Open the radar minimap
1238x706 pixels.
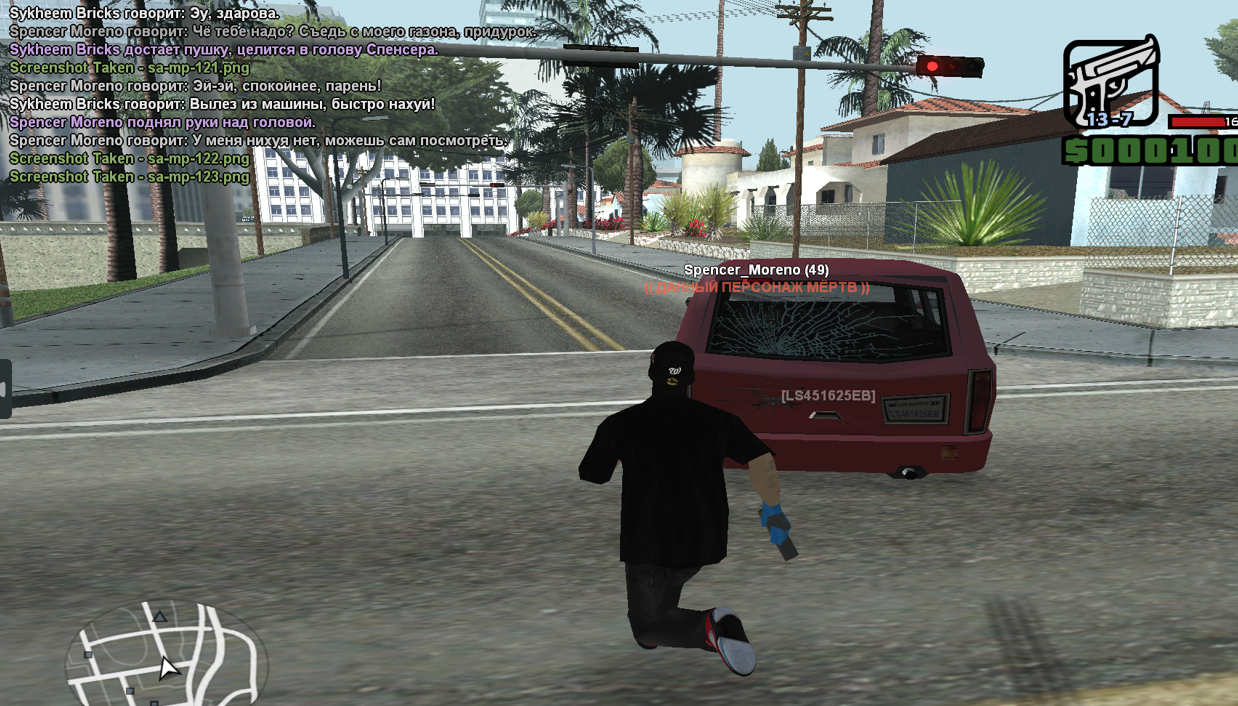click(x=165, y=657)
